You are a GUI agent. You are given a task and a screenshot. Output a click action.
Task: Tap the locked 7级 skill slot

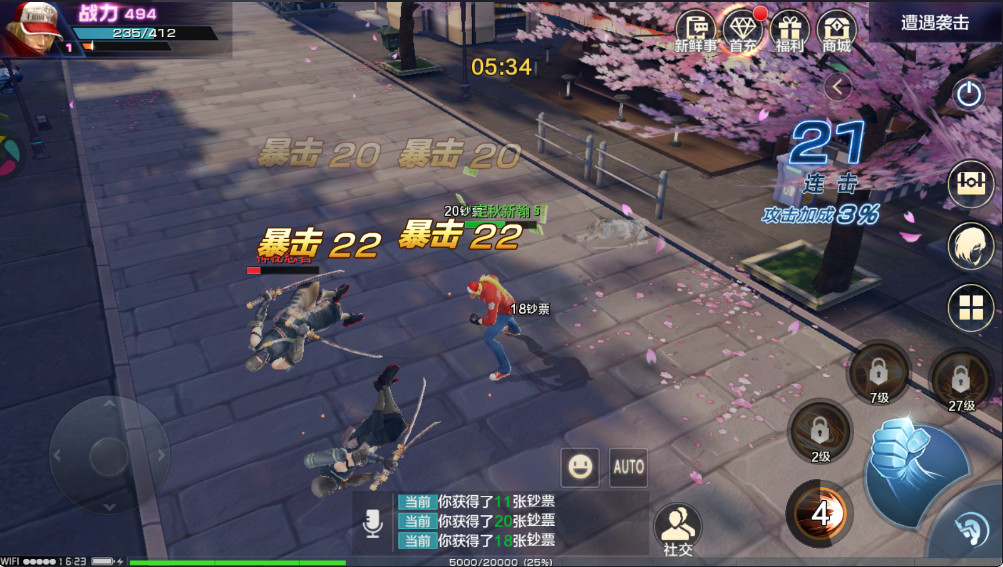(878, 374)
